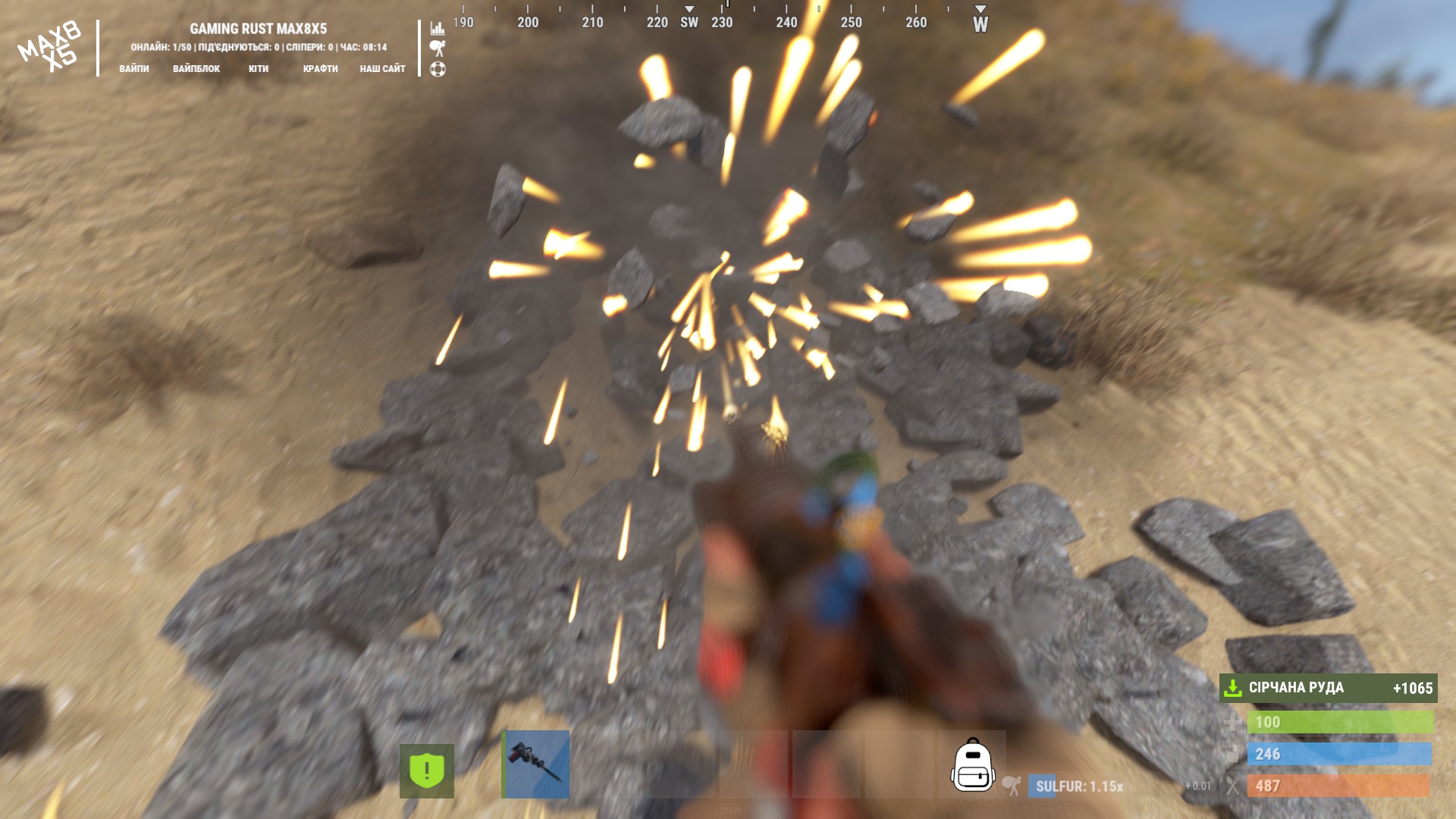This screenshot has height=819, width=1456.
Task: Open the white backpack inventory icon
Action: tap(972, 765)
